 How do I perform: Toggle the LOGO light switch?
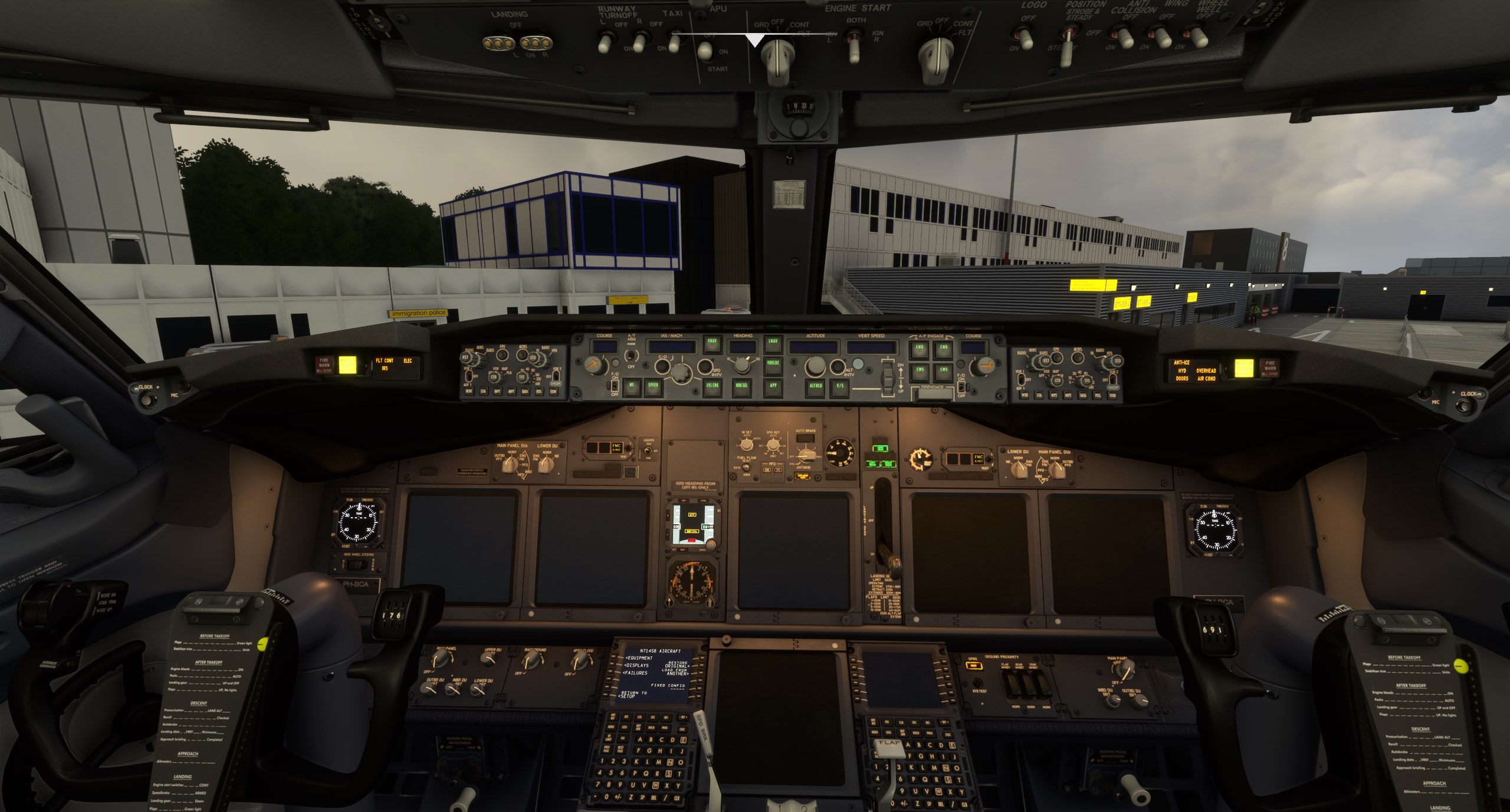point(1026,39)
